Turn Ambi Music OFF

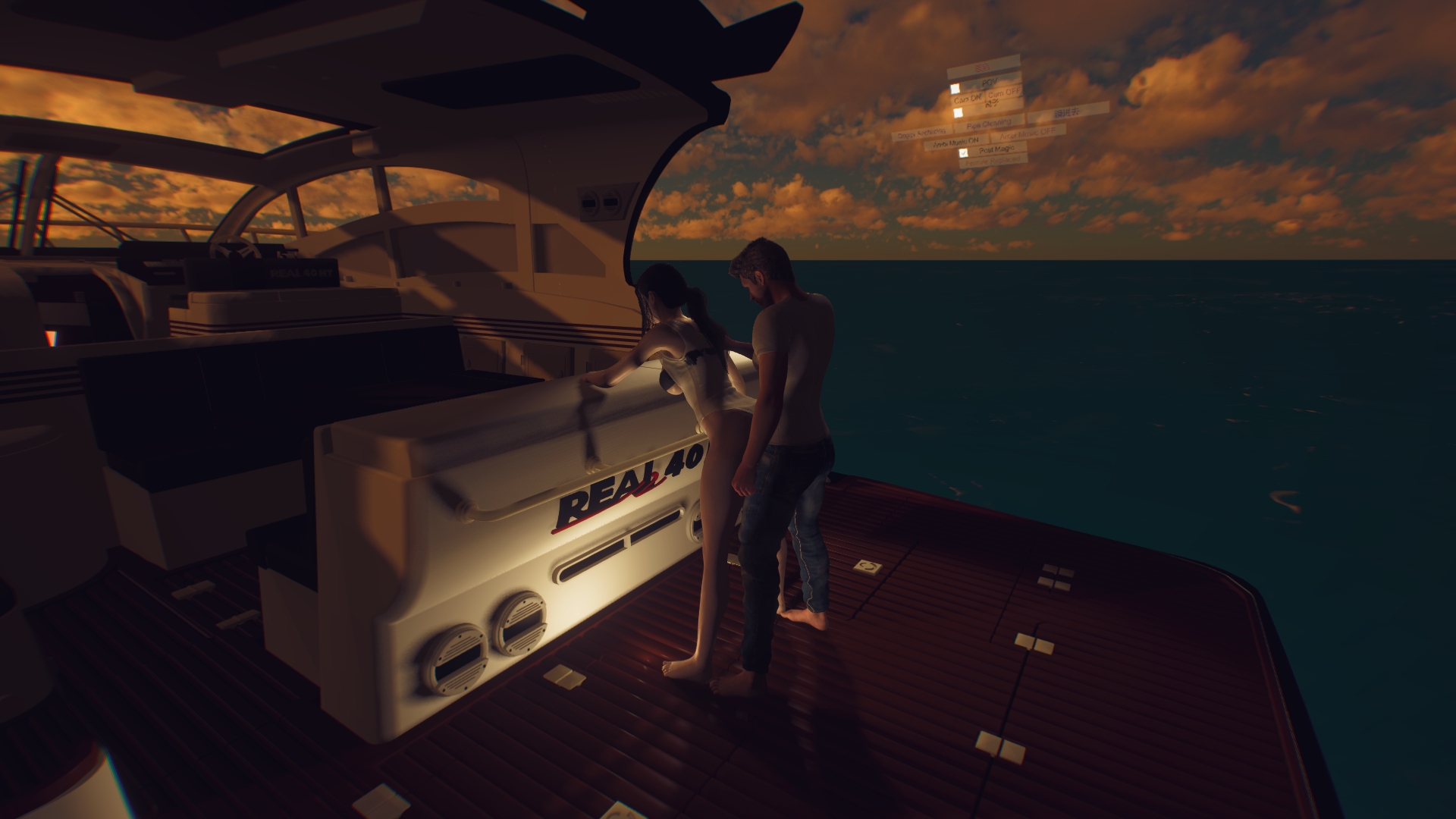click(1028, 133)
